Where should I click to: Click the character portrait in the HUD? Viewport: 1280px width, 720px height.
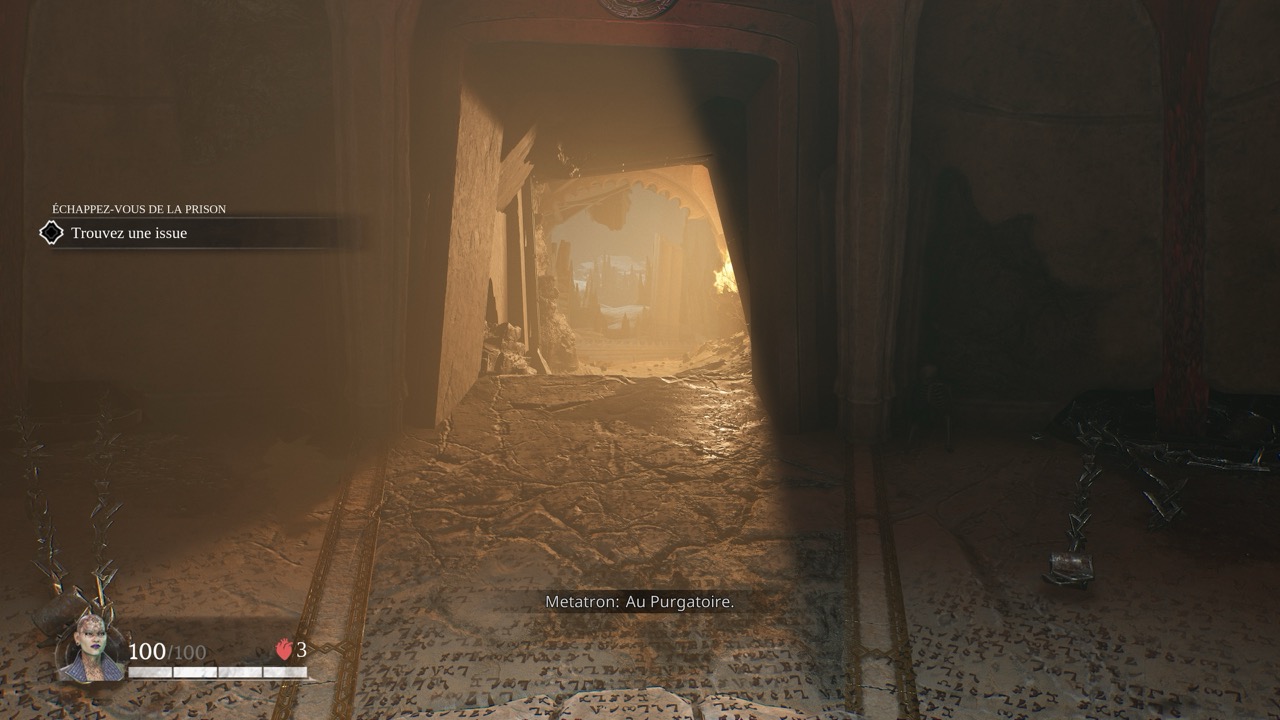pos(91,648)
